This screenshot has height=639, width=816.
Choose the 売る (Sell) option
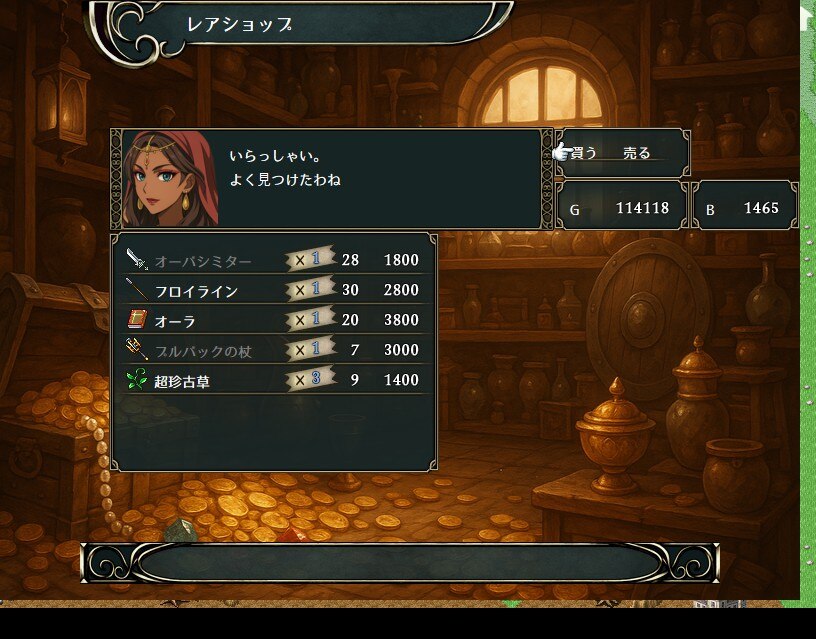coord(637,153)
